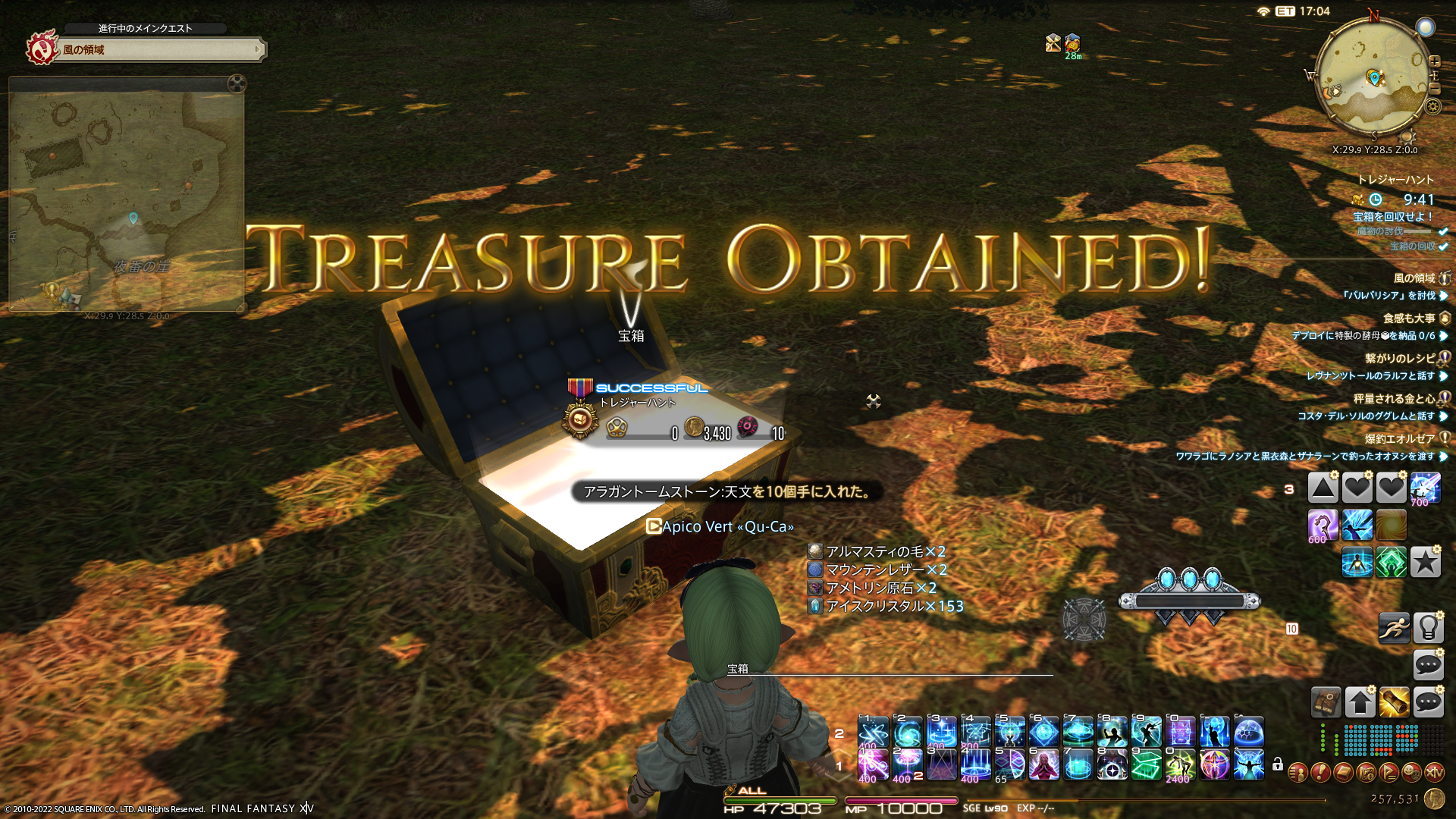
Task: Zoom out the minimap with the minus button
Action: (1434, 89)
